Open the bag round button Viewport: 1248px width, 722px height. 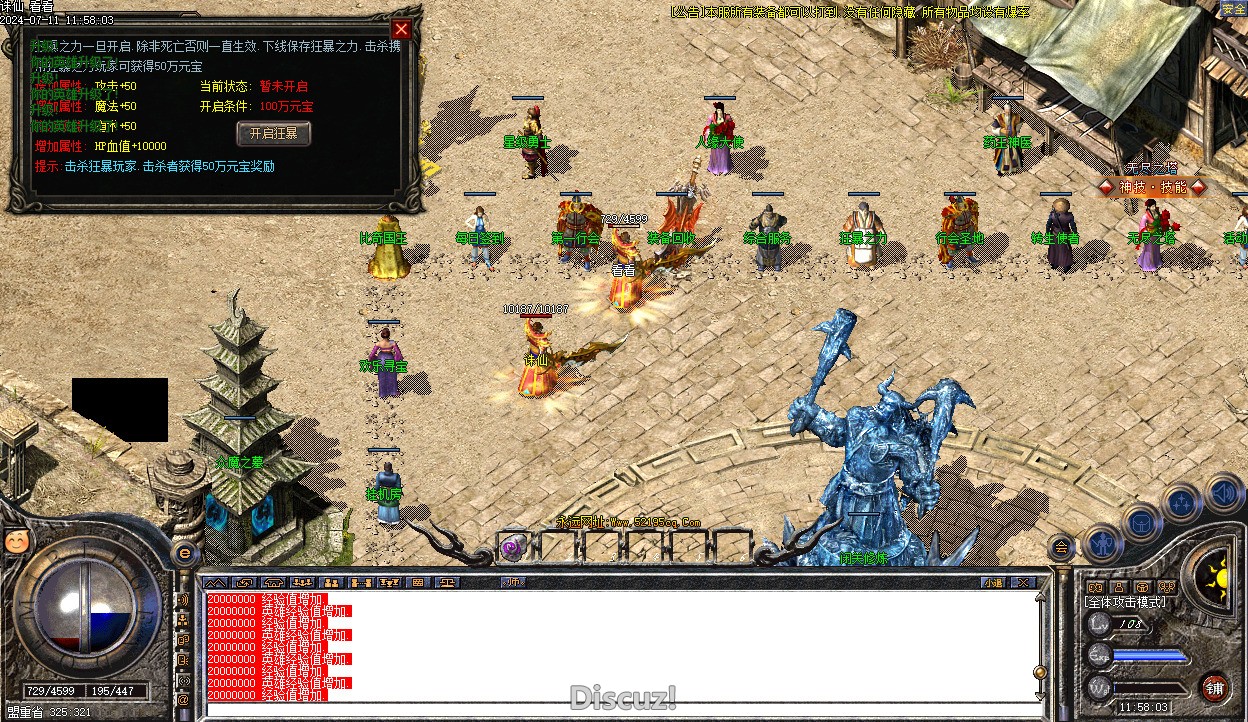[1142, 521]
